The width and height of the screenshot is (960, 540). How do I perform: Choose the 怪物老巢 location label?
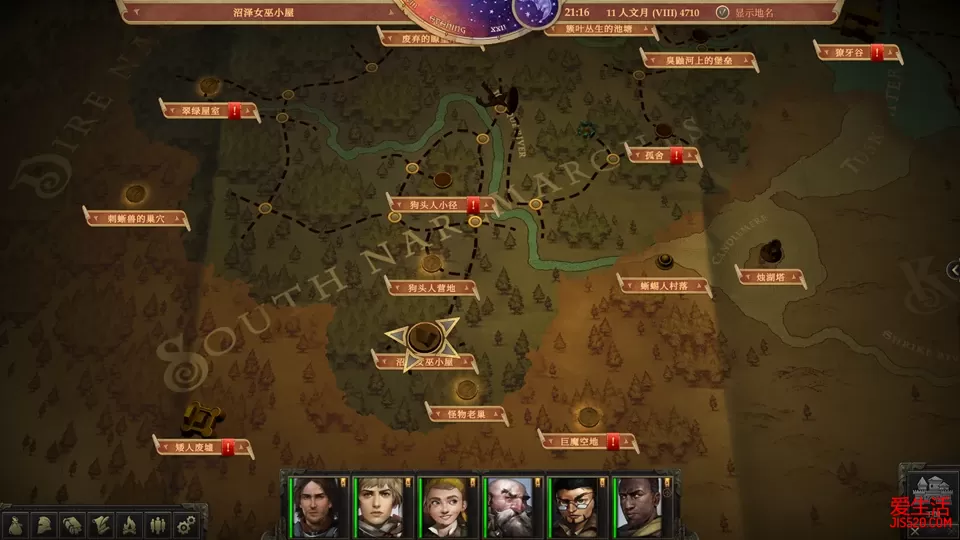coord(467,413)
